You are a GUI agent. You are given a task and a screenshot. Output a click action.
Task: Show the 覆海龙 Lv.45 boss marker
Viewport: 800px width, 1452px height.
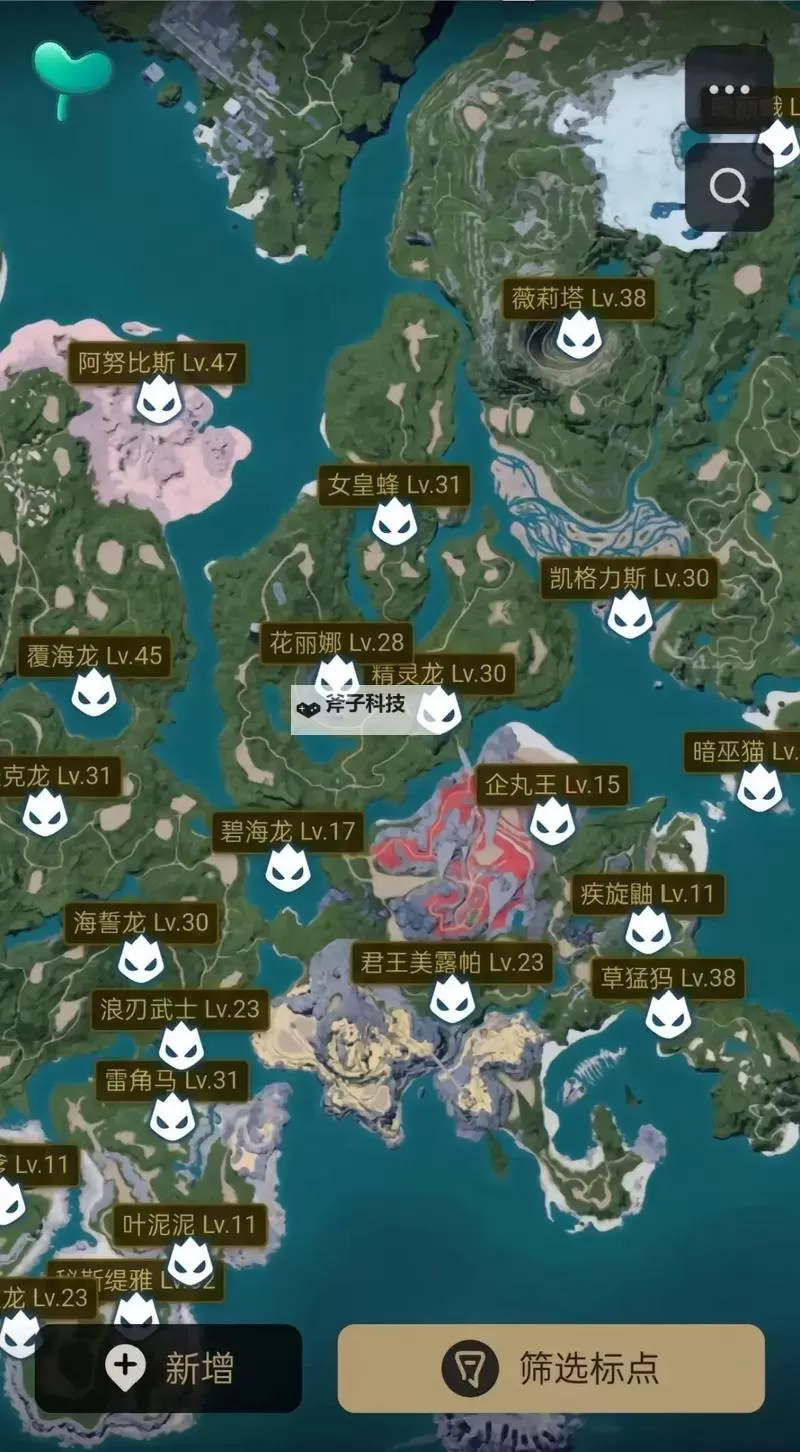click(94, 693)
